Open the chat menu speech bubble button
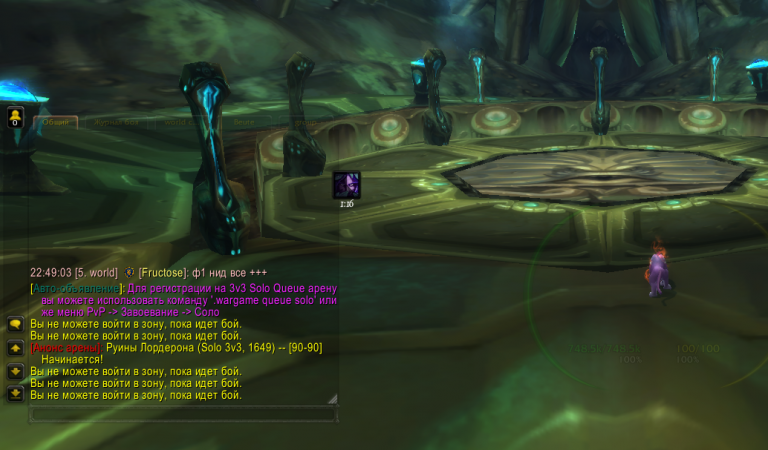 point(15,325)
